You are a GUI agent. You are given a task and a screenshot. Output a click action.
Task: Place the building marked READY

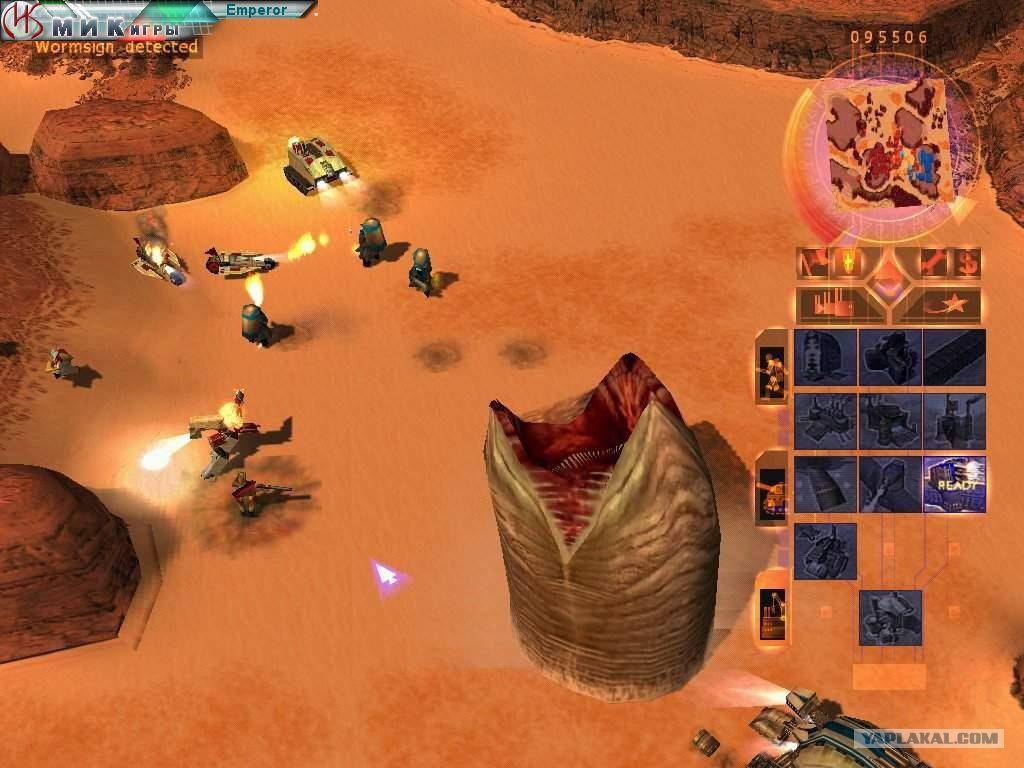click(954, 485)
